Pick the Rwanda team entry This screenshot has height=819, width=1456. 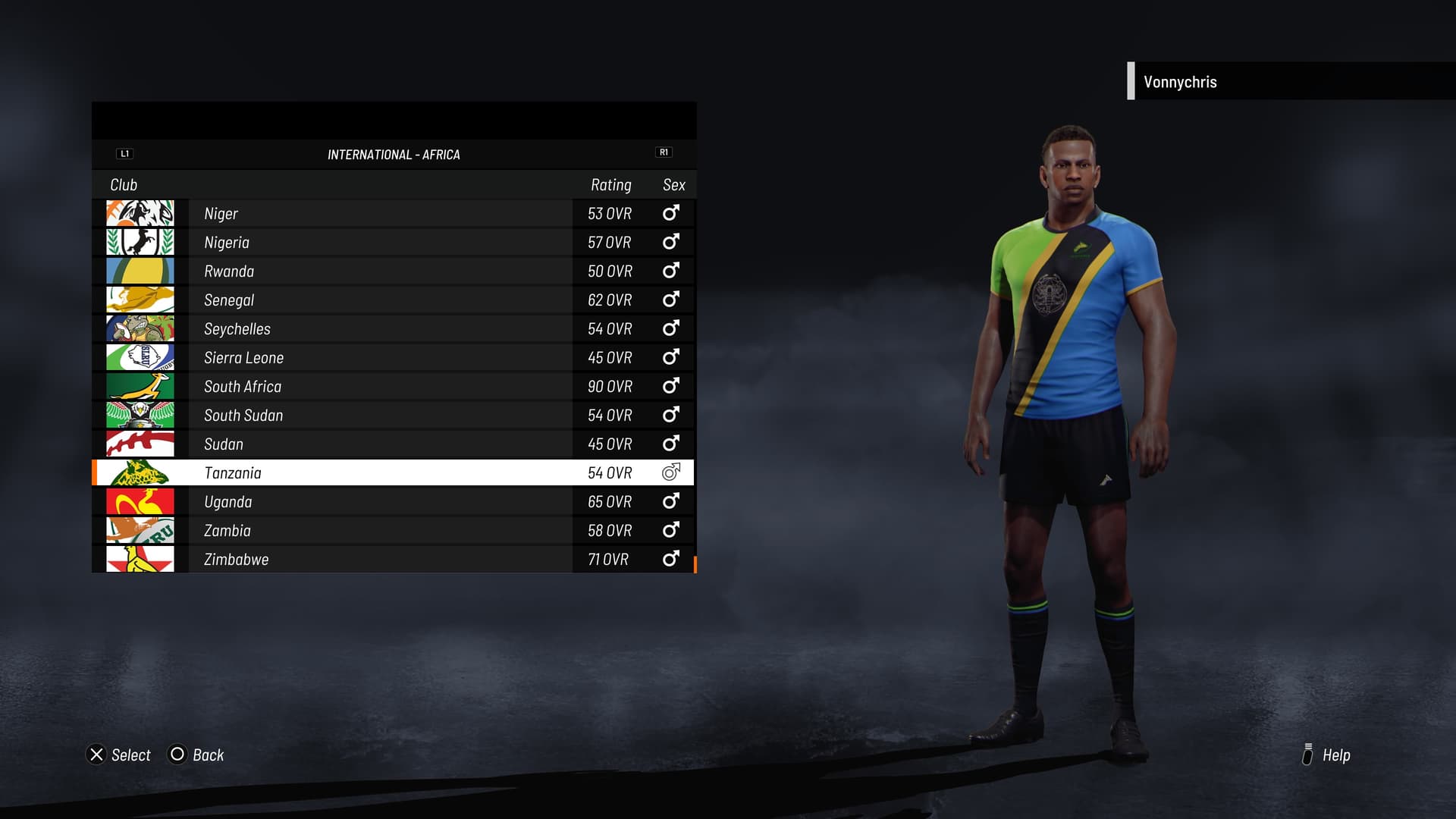pyautogui.click(x=393, y=271)
